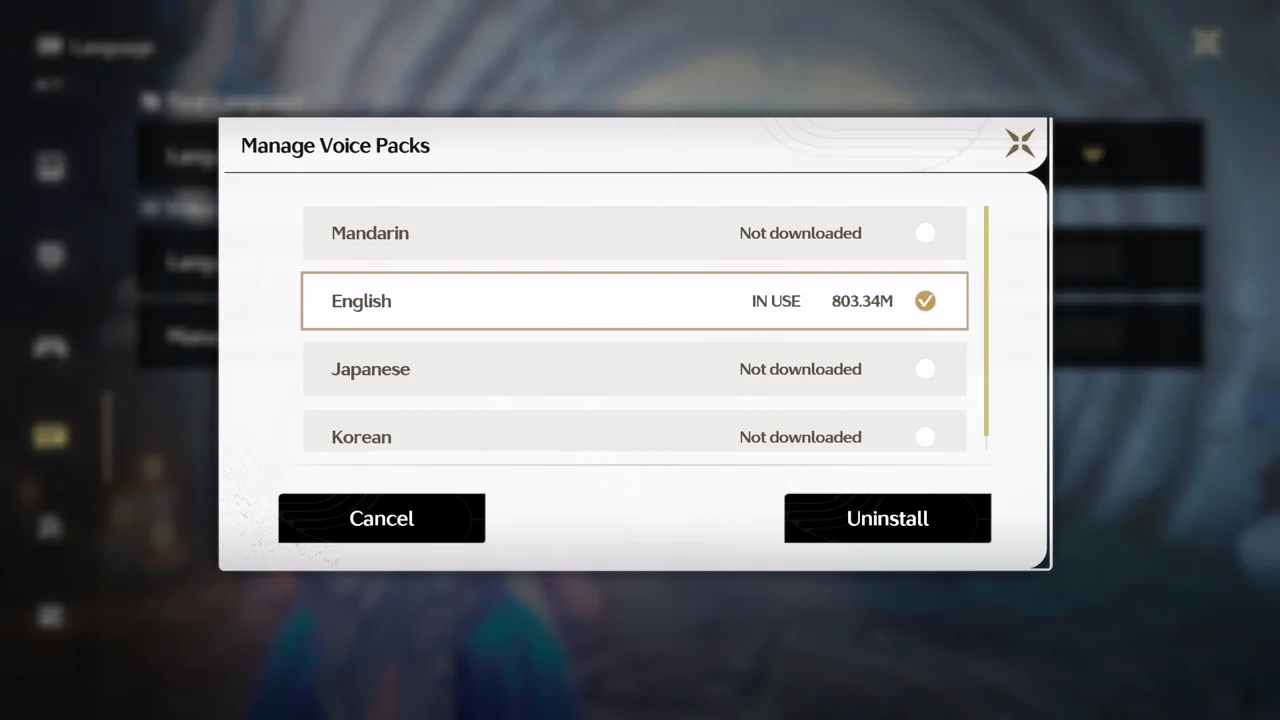This screenshot has height=720, width=1280.
Task: Mark the Korean radio circle
Action: 925,437
